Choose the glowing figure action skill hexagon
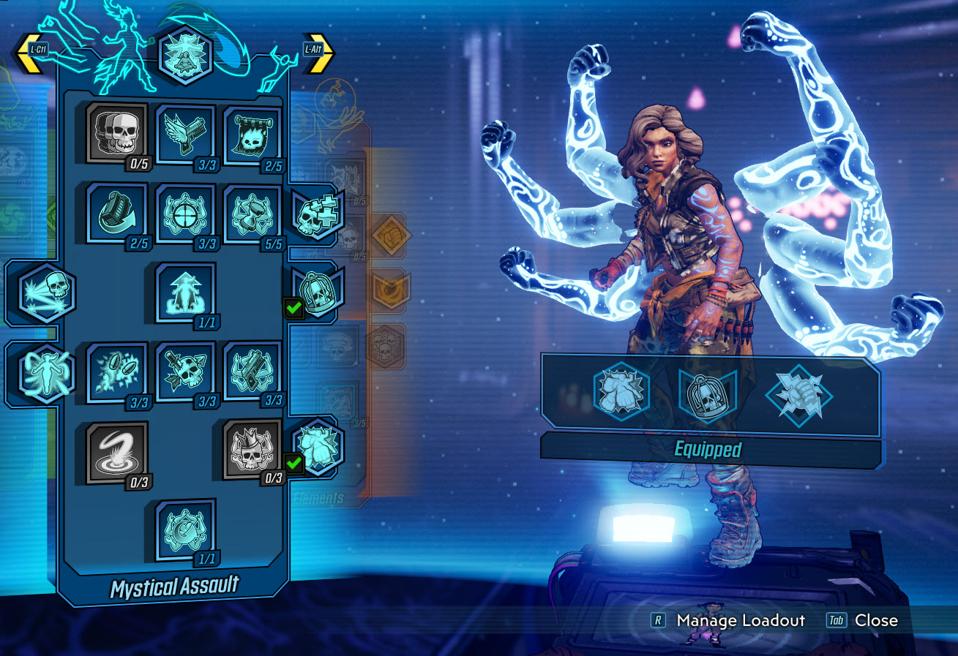958x656 pixels. [45, 371]
